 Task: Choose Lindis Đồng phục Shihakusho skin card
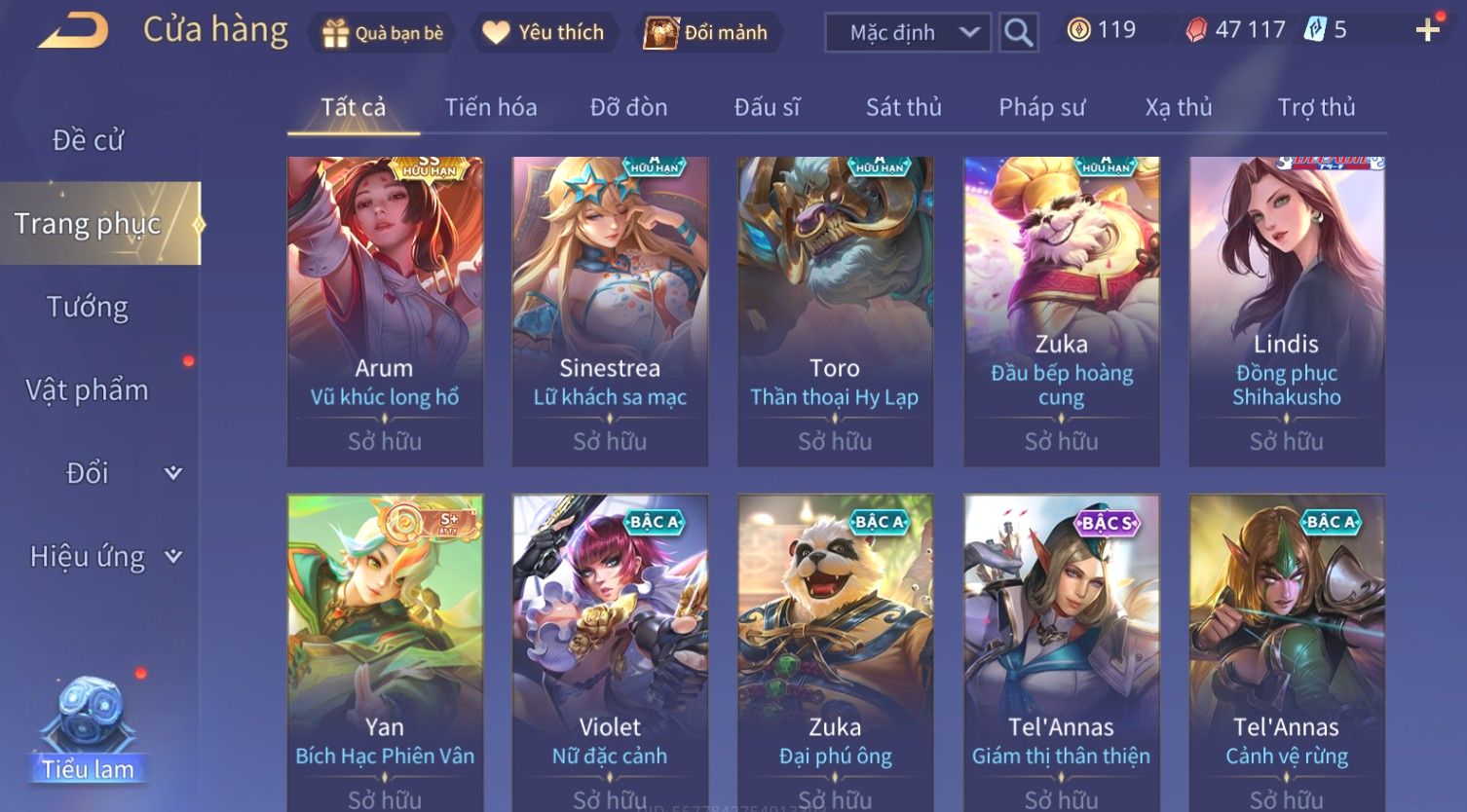(1286, 310)
